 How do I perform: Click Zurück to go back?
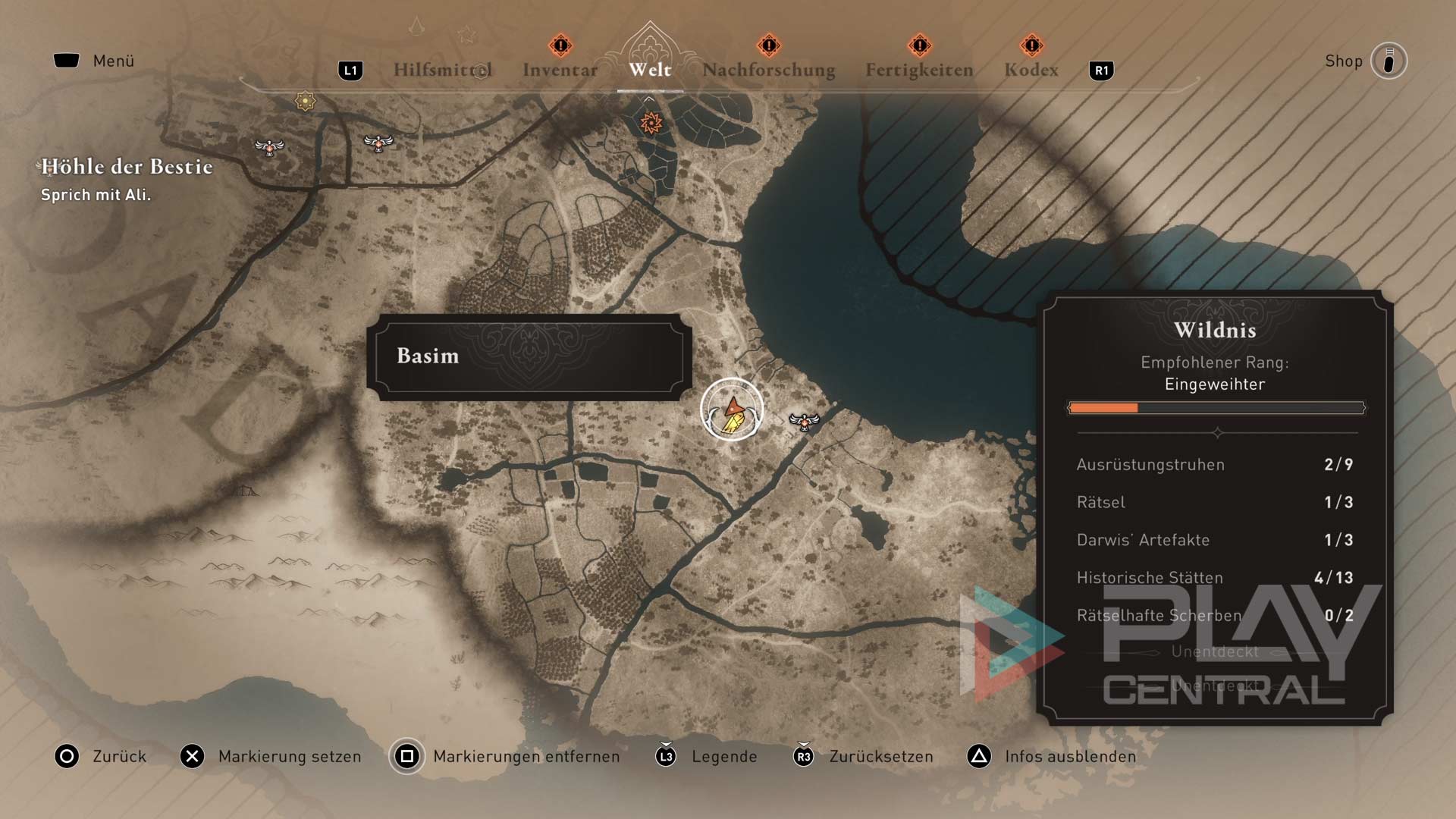(100, 756)
